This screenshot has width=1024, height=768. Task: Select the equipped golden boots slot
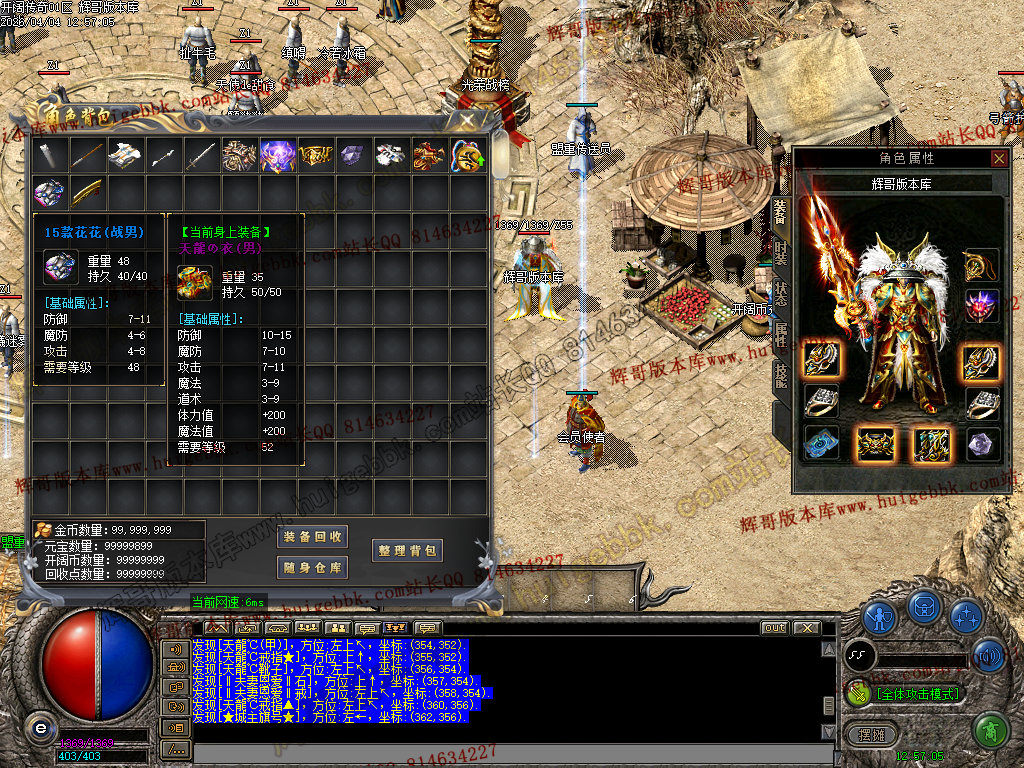(932, 444)
